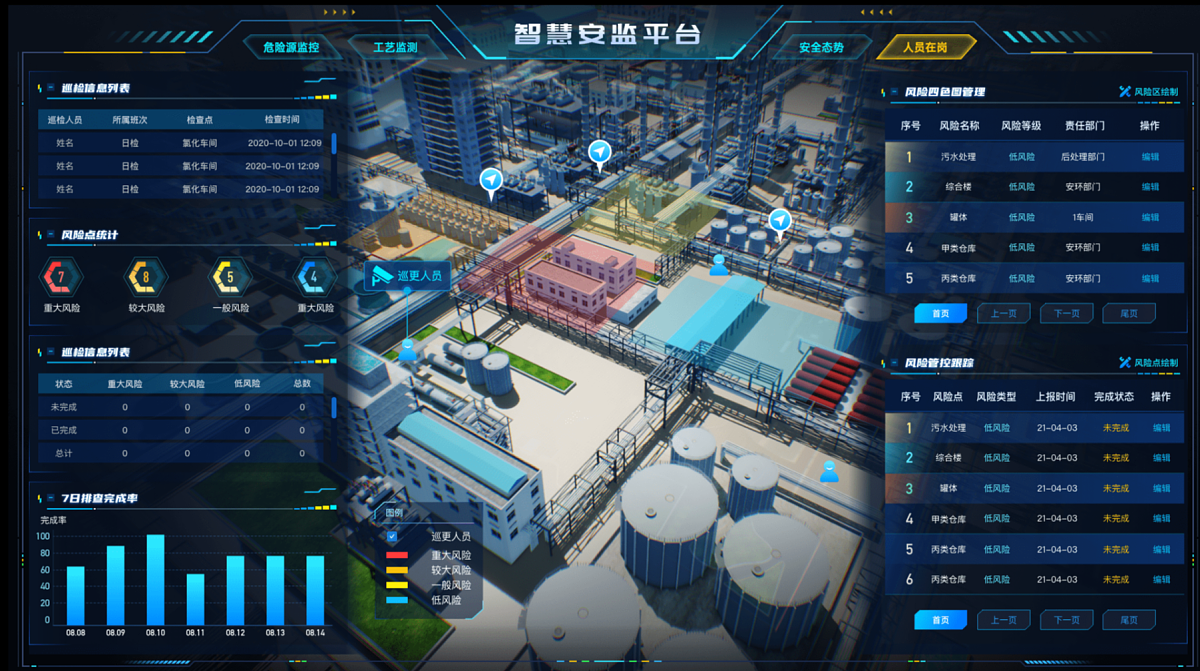Select the 安全态势 tab
The height and width of the screenshot is (671, 1200).
click(x=821, y=47)
